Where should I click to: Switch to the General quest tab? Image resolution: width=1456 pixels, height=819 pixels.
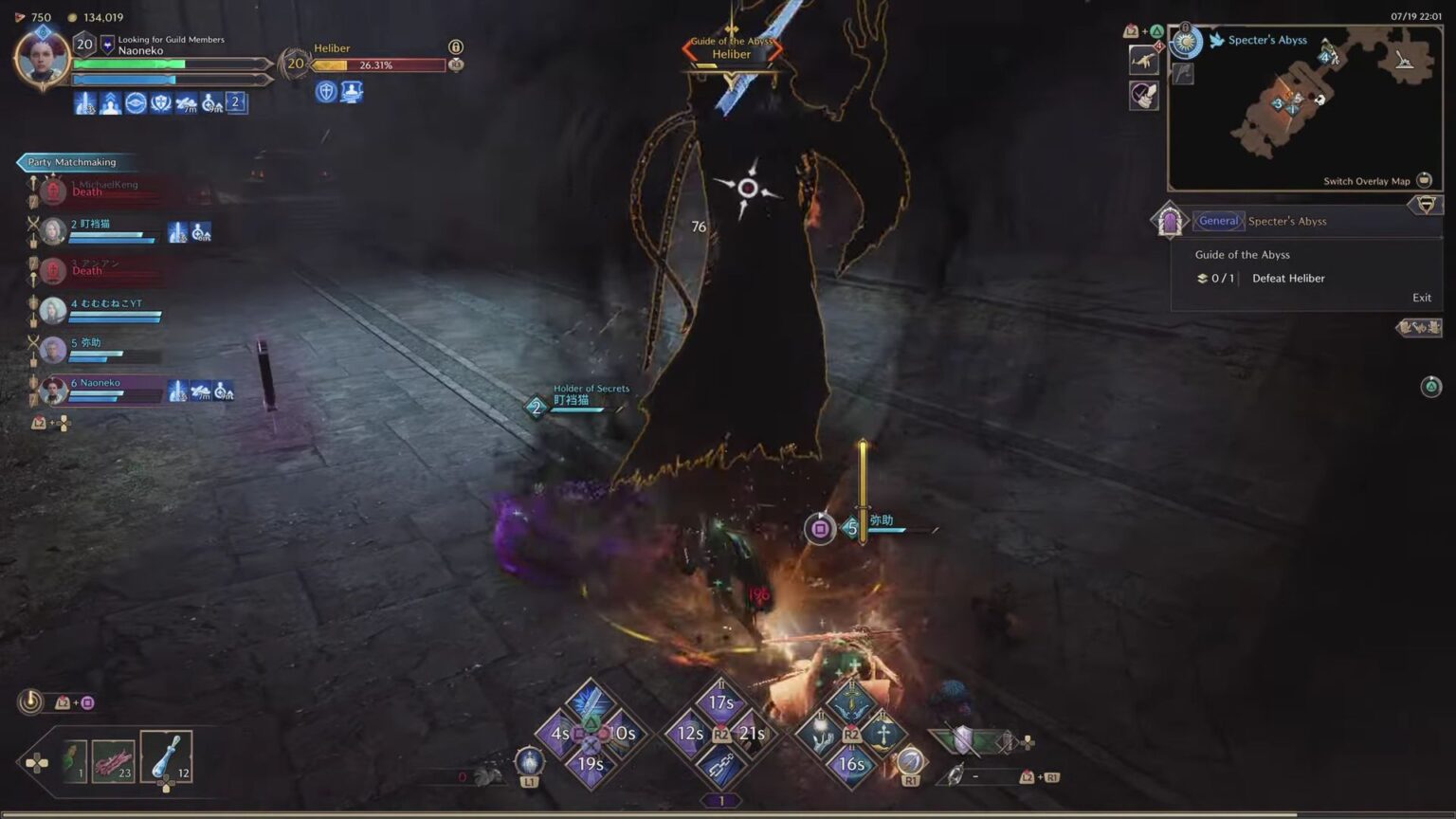click(1218, 221)
